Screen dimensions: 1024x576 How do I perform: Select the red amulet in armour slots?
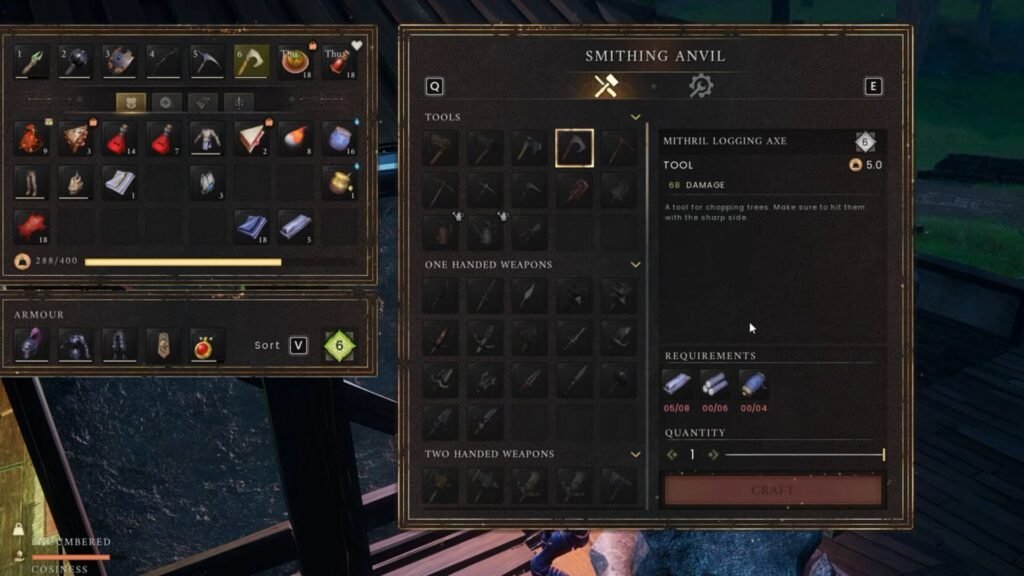click(207, 345)
